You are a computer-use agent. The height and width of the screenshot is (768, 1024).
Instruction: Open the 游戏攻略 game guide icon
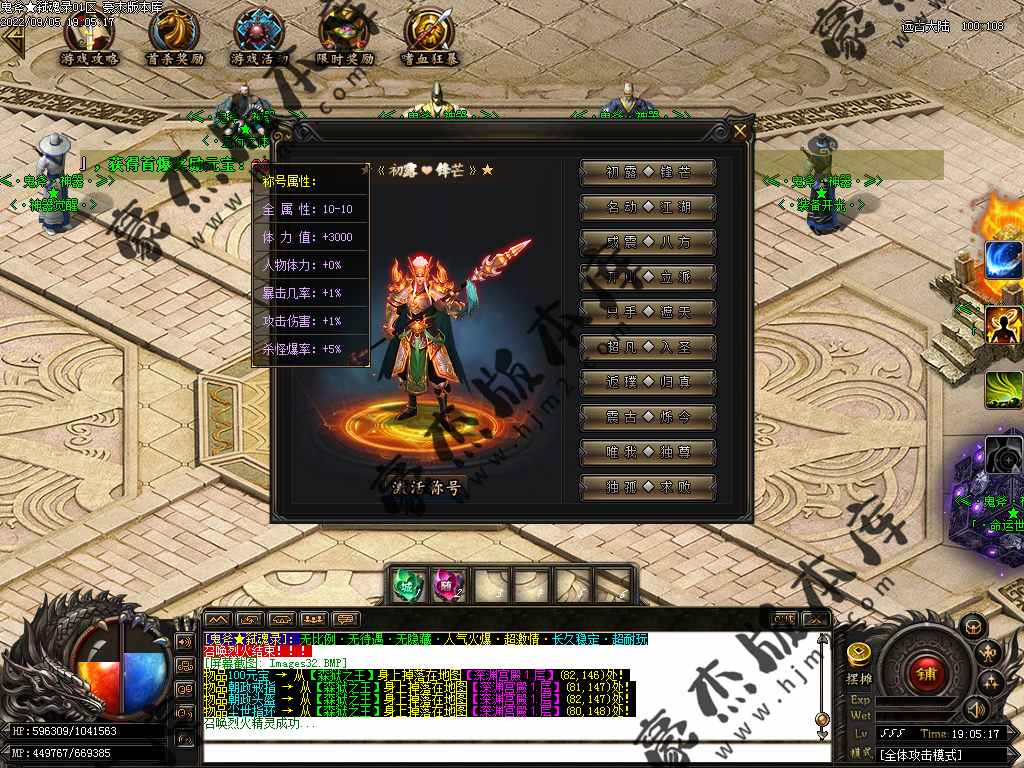[89, 36]
